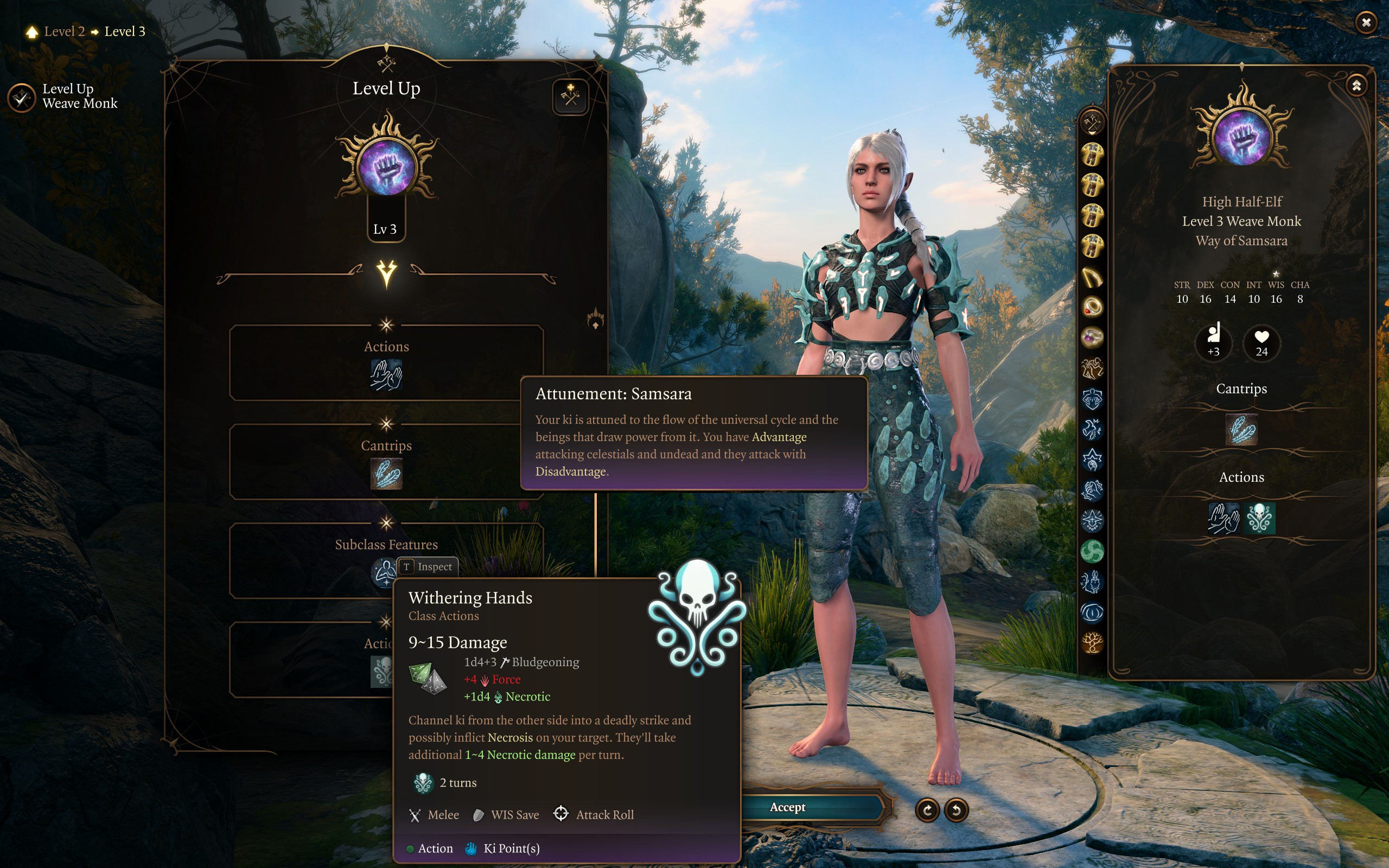1389x868 pixels.
Task: Open the add class button in Level Up panel
Action: (x=570, y=96)
